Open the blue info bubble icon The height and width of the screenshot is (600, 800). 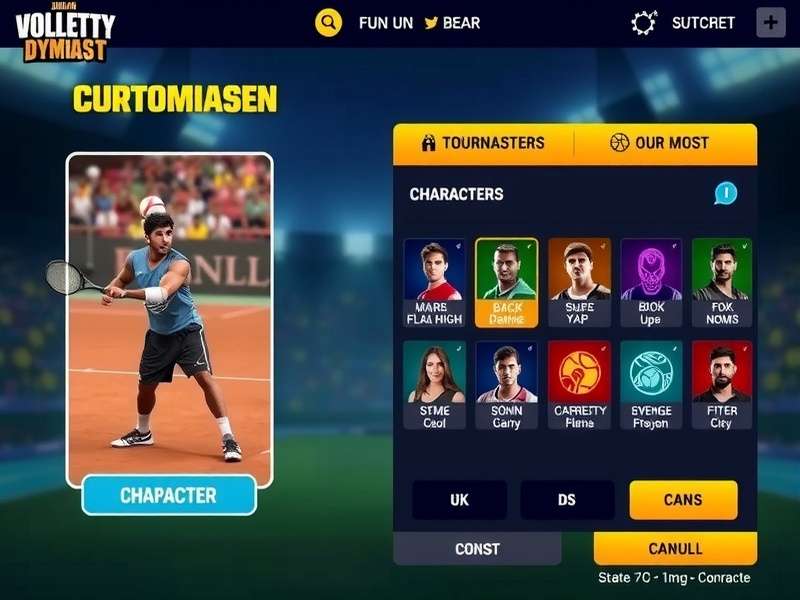(x=726, y=193)
